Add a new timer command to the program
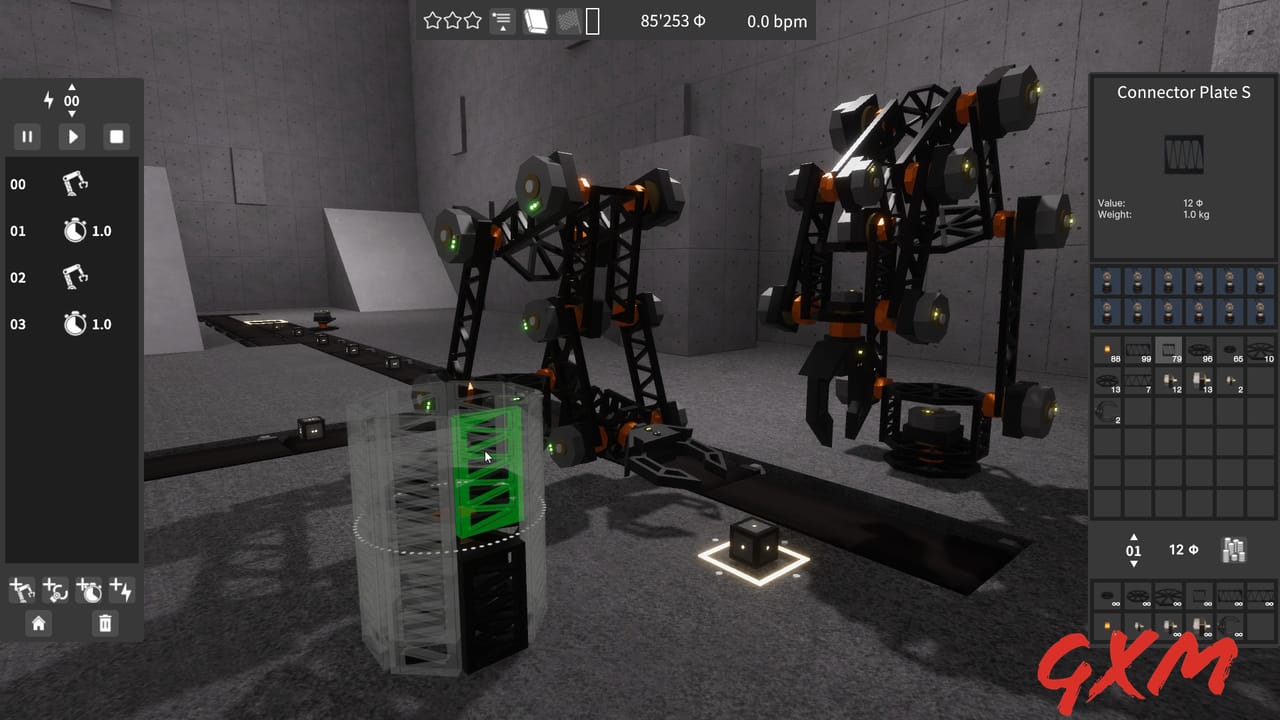 (90, 592)
